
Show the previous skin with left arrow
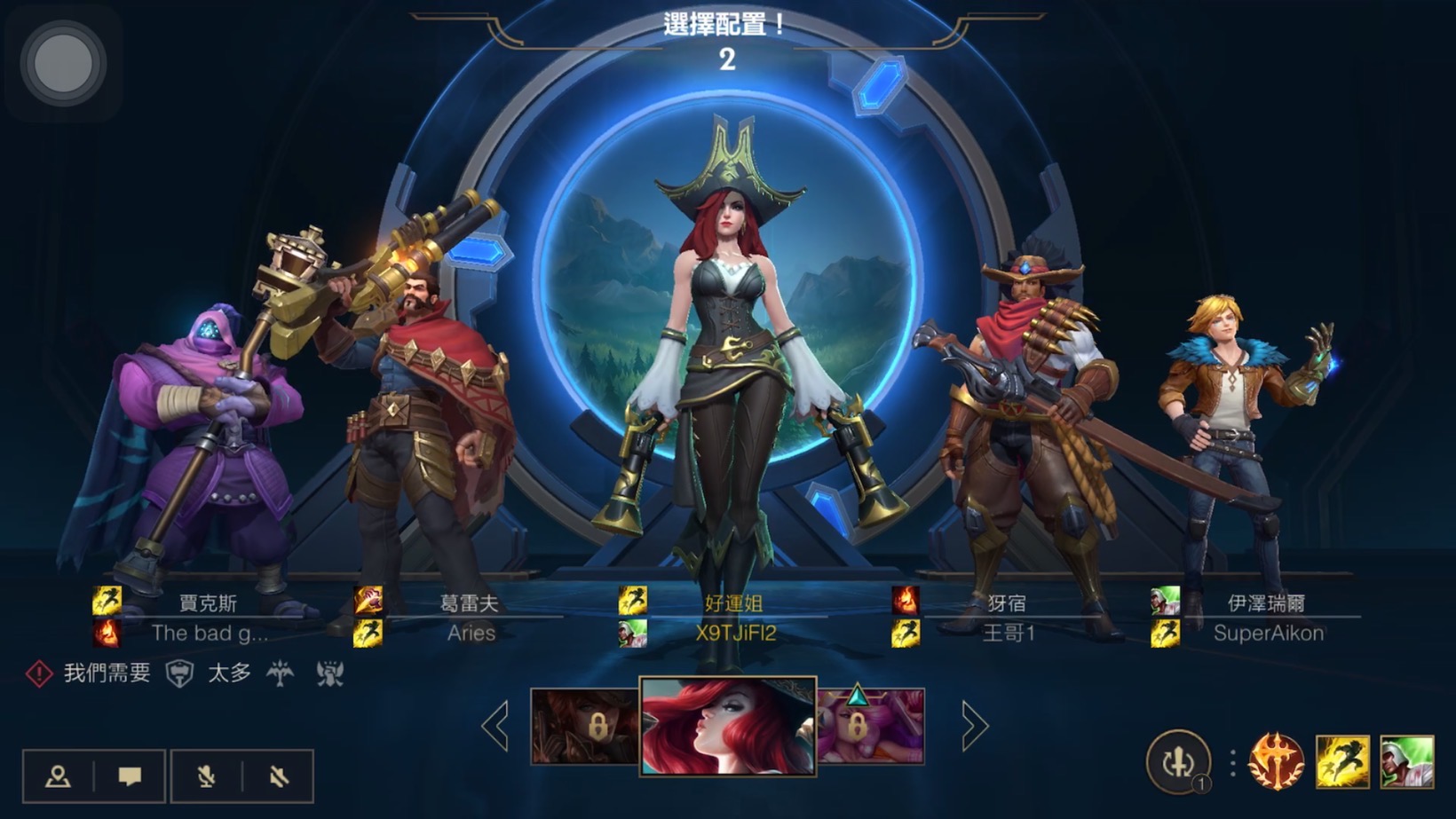(x=495, y=726)
